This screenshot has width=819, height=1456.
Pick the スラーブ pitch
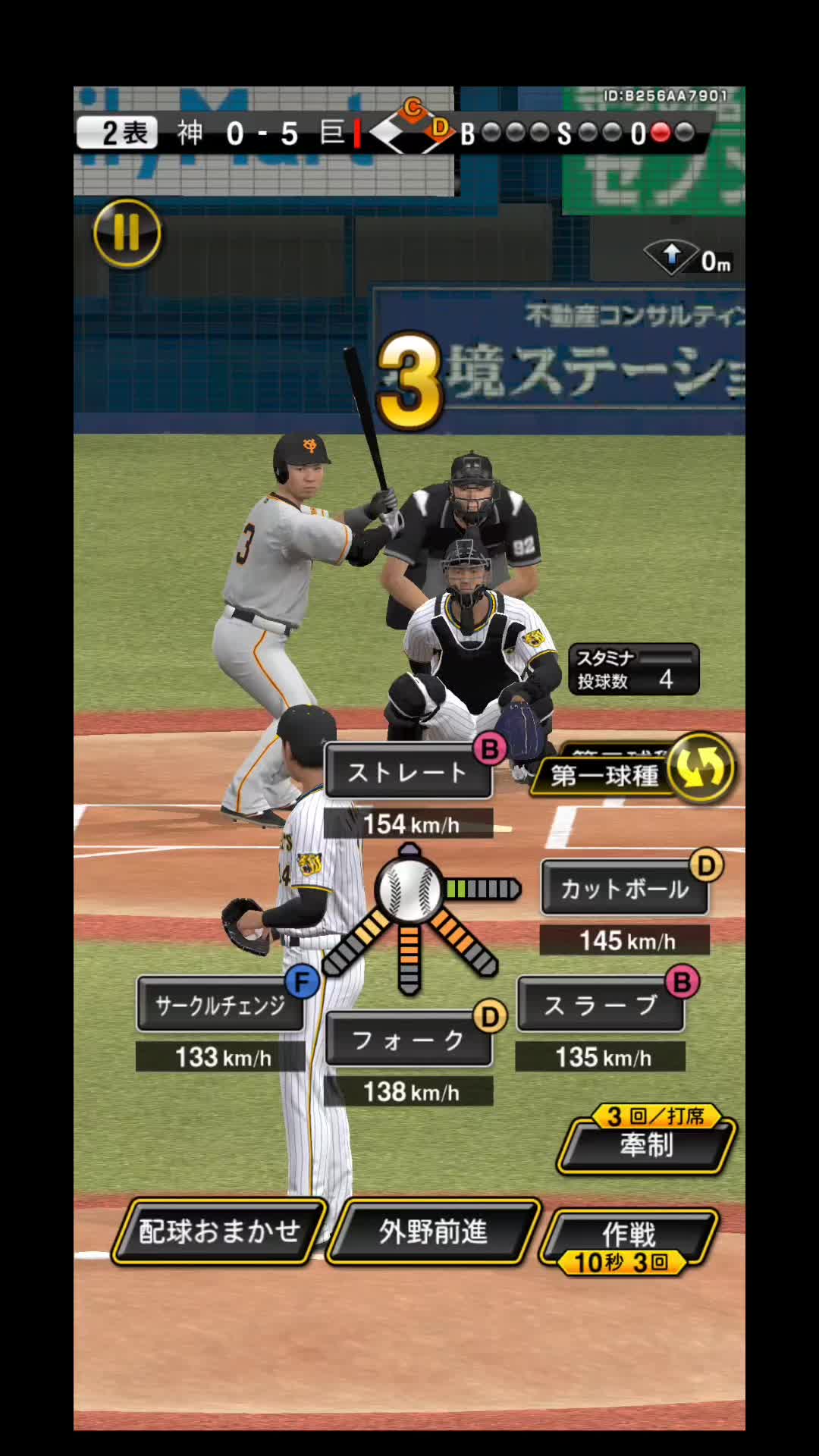pos(600,1006)
